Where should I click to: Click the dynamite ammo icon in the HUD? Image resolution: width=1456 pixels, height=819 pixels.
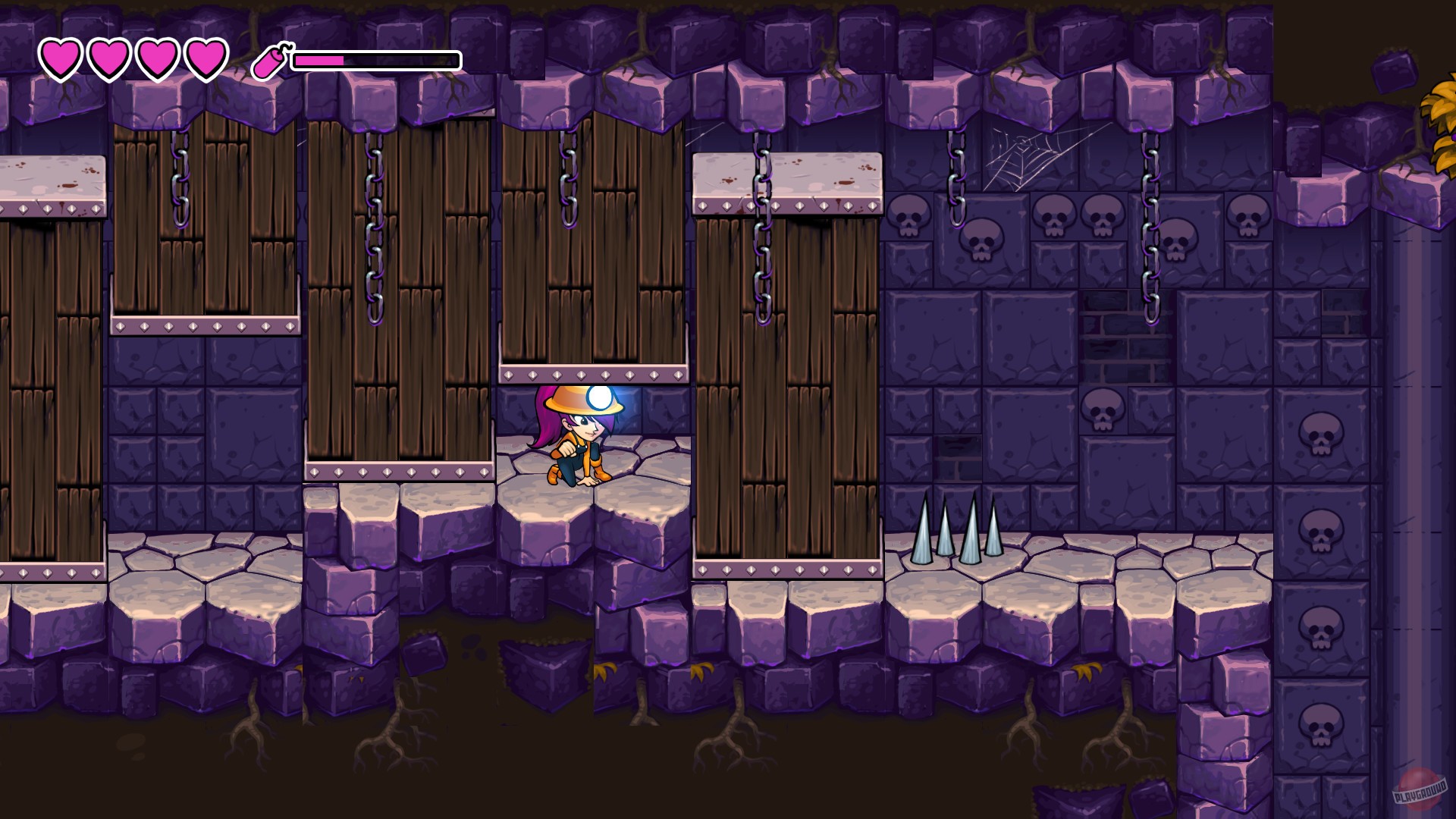(269, 61)
